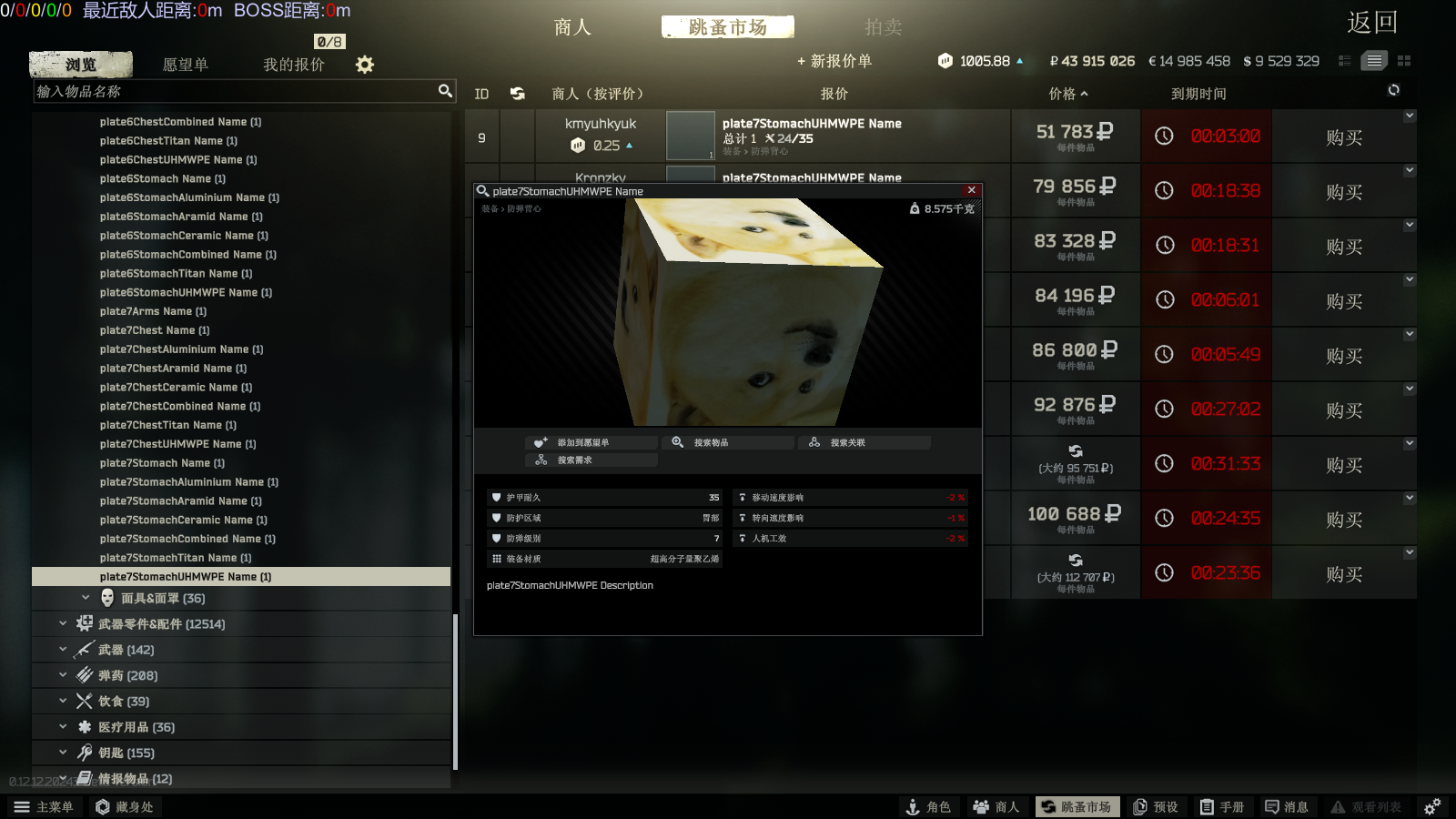Open the 消息 messages panel

click(x=1287, y=807)
